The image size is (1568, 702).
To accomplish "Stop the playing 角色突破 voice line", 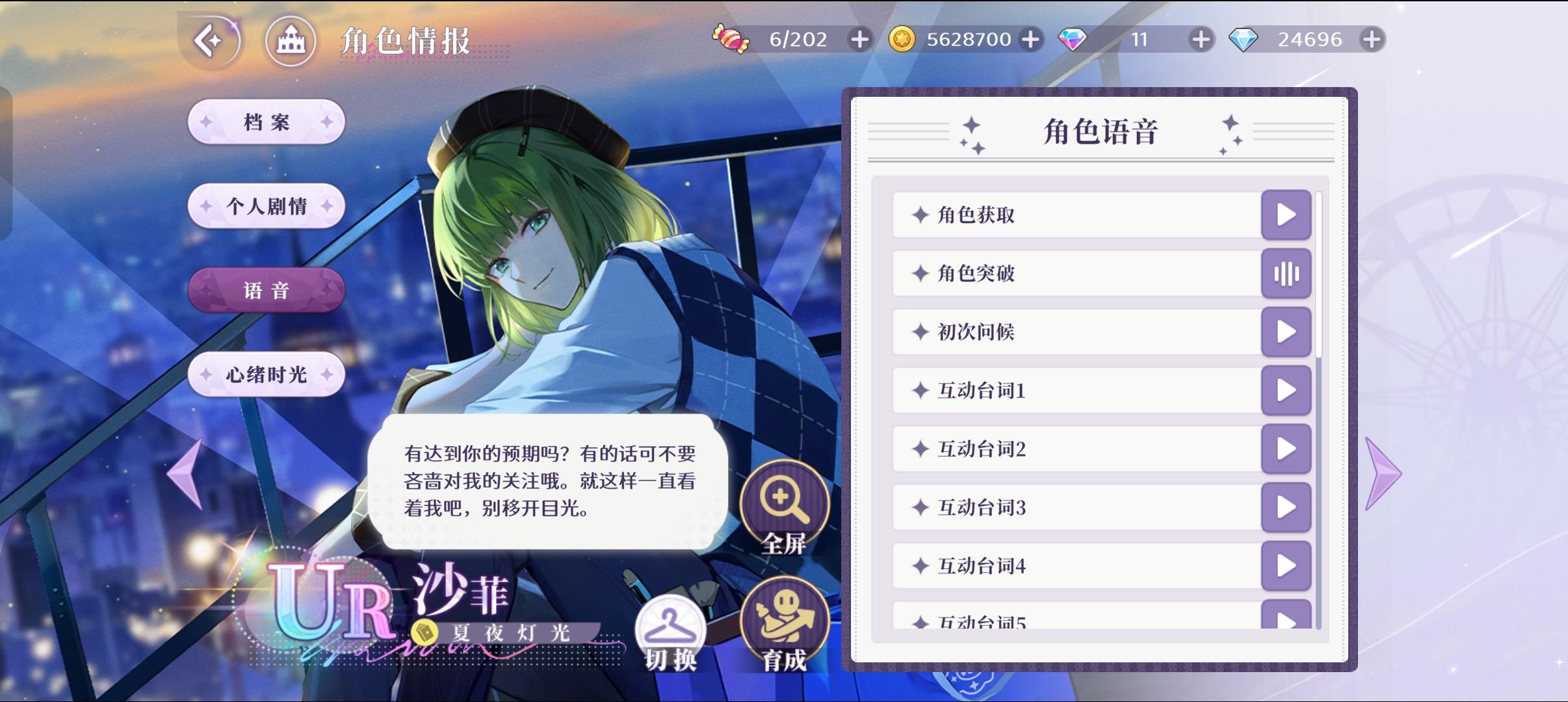I will (x=1286, y=274).
